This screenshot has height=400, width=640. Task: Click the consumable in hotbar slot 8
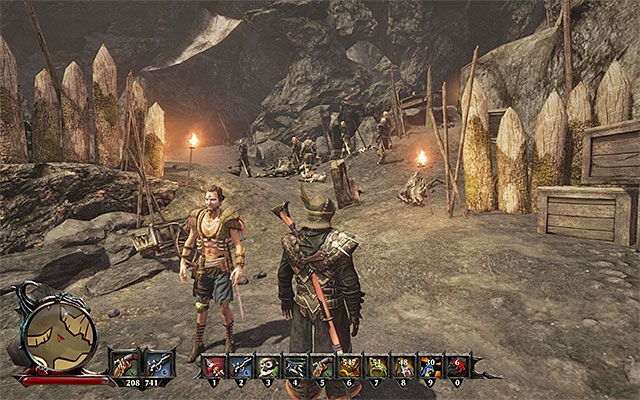pos(403,366)
